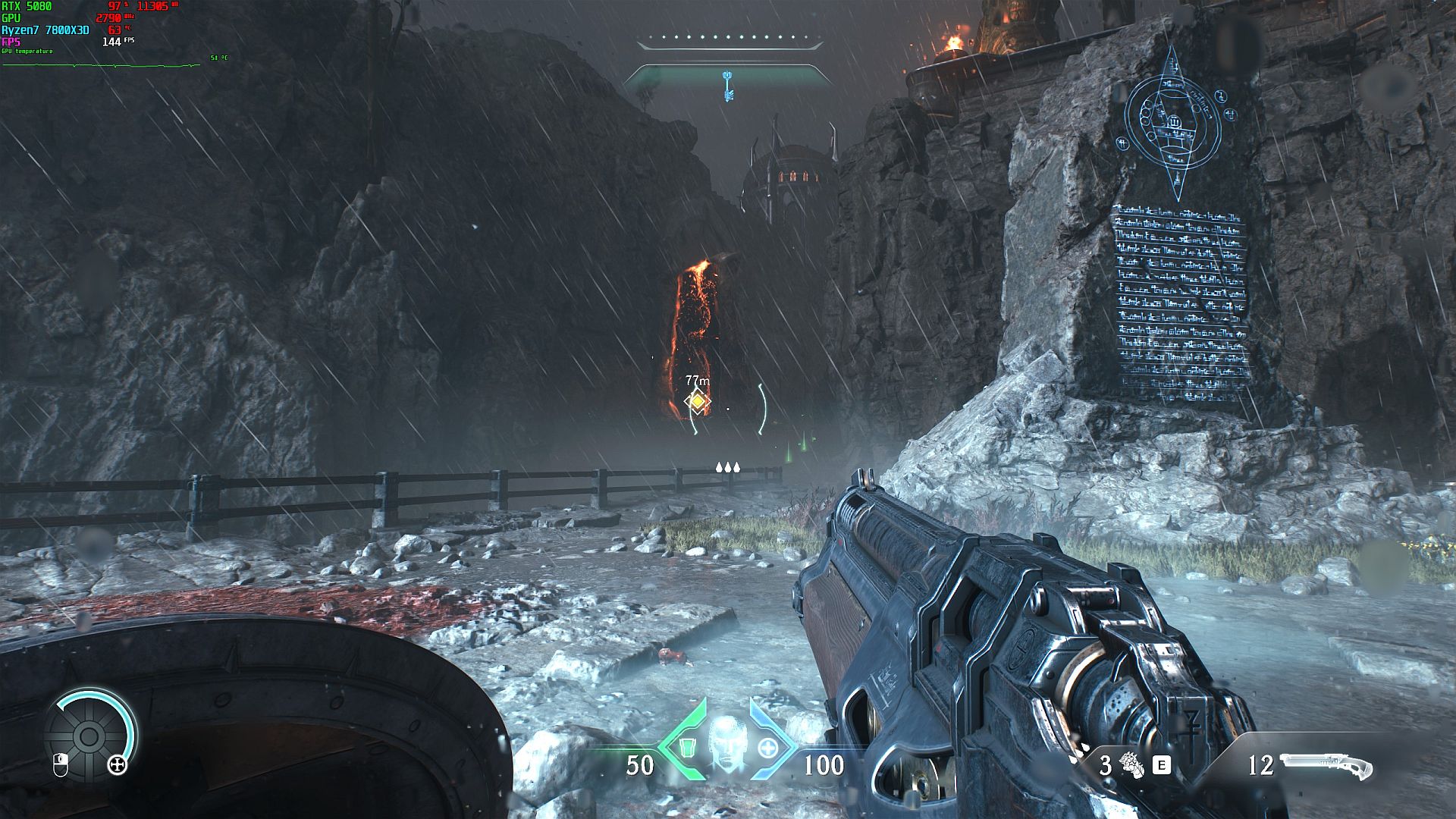Click the spiked gauntlet melee icon
This screenshot has width=1456, height=819.
[1131, 765]
